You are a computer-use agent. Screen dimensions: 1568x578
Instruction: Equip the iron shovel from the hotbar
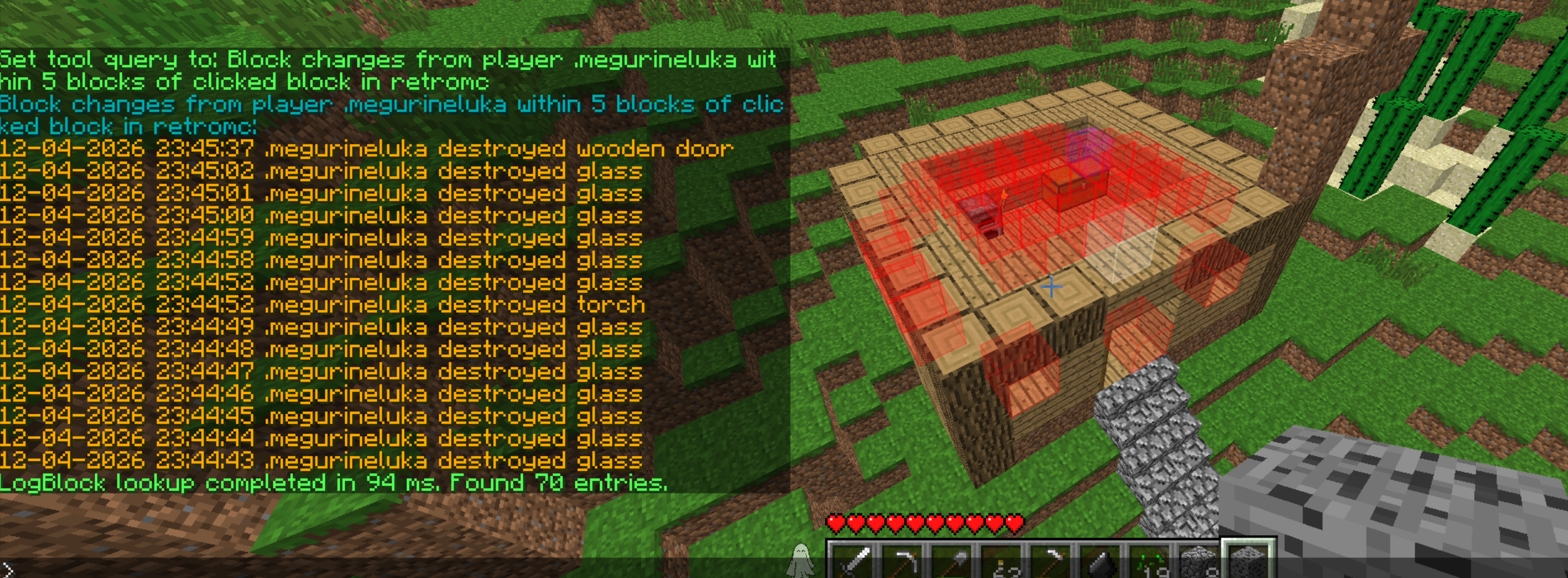pos(951,563)
